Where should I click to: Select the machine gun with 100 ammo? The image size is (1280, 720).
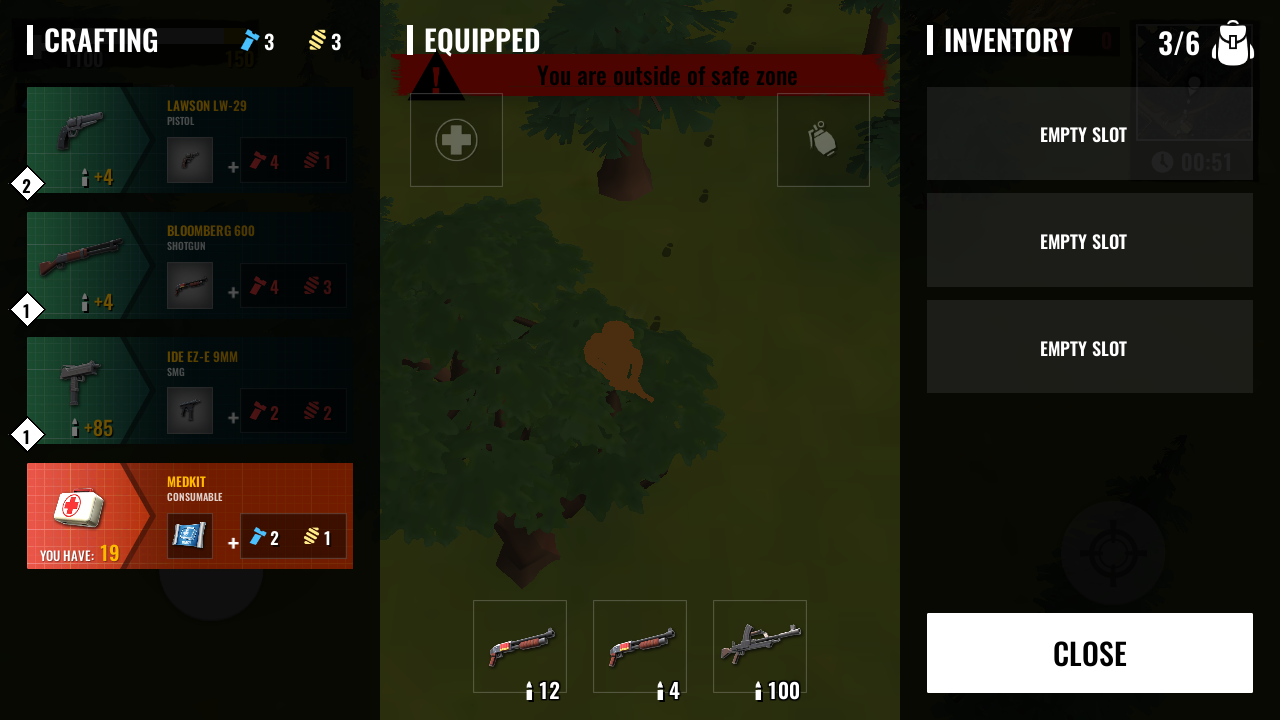click(x=760, y=646)
